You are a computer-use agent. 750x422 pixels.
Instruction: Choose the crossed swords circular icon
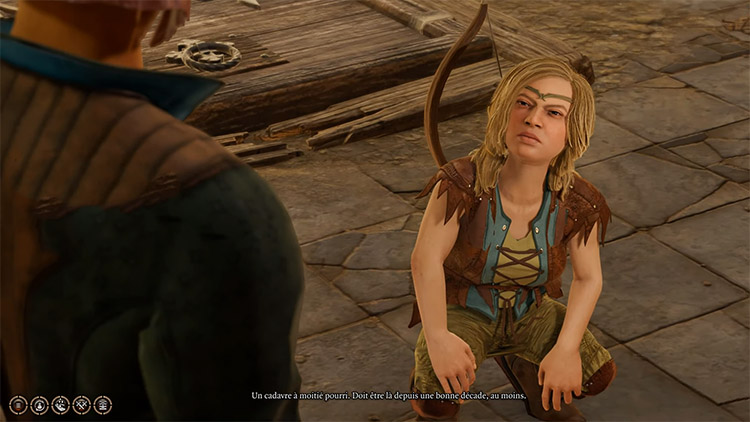click(81, 405)
